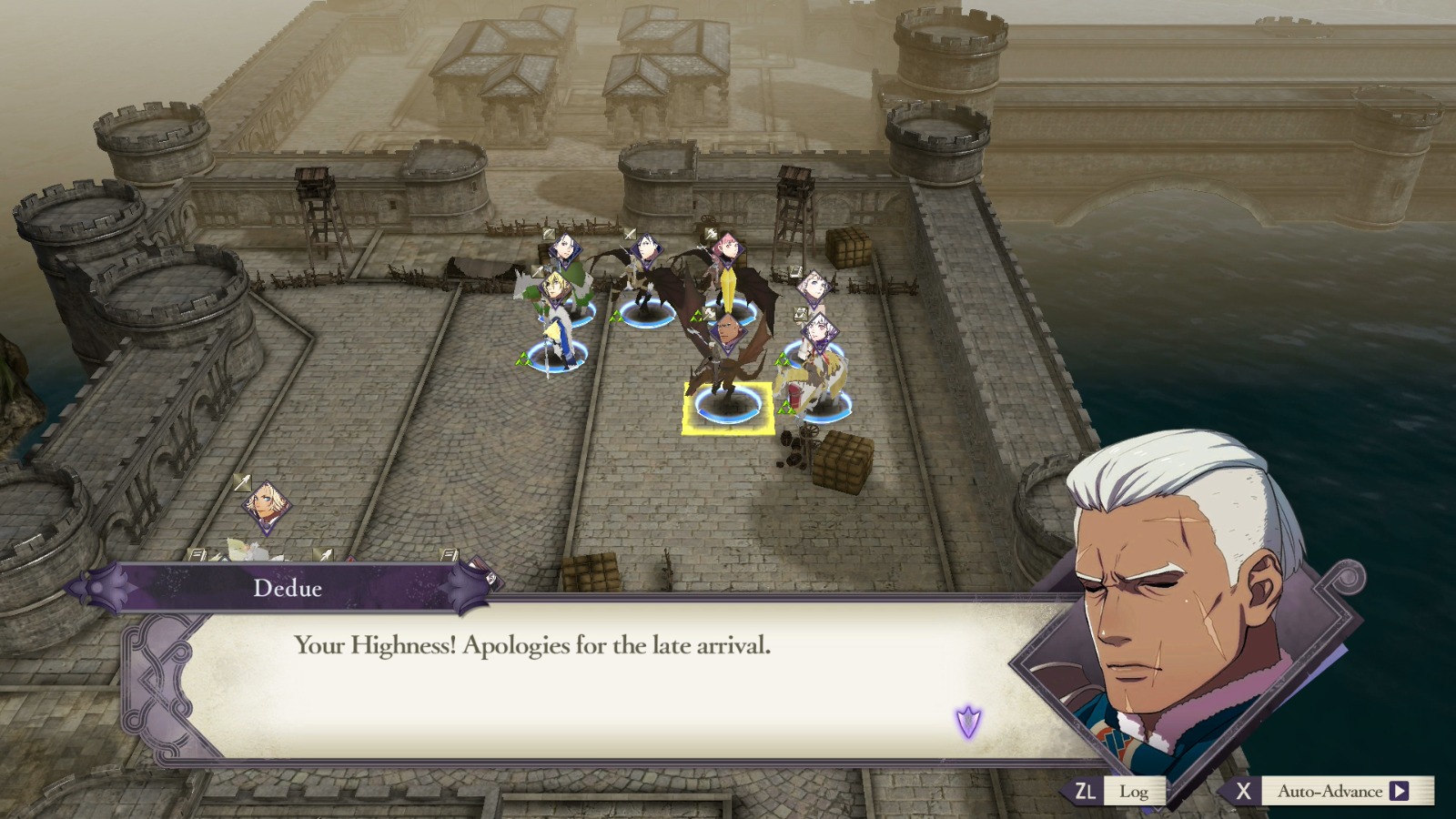Click the axe icon above Hilda's pink-haired portrait
The image size is (1456, 819).
710,234
